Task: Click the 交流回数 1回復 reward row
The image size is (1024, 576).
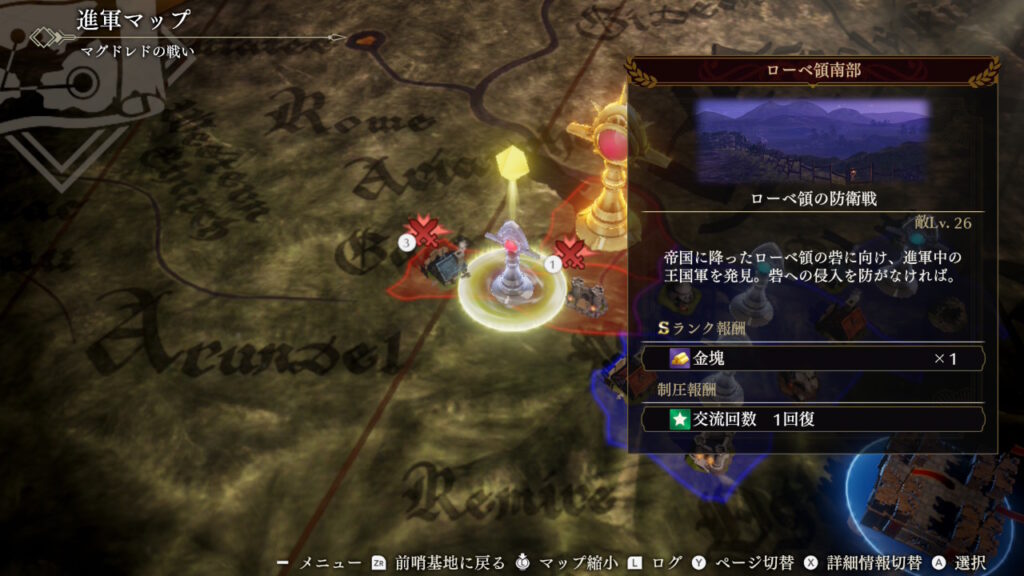Action: [x=813, y=419]
